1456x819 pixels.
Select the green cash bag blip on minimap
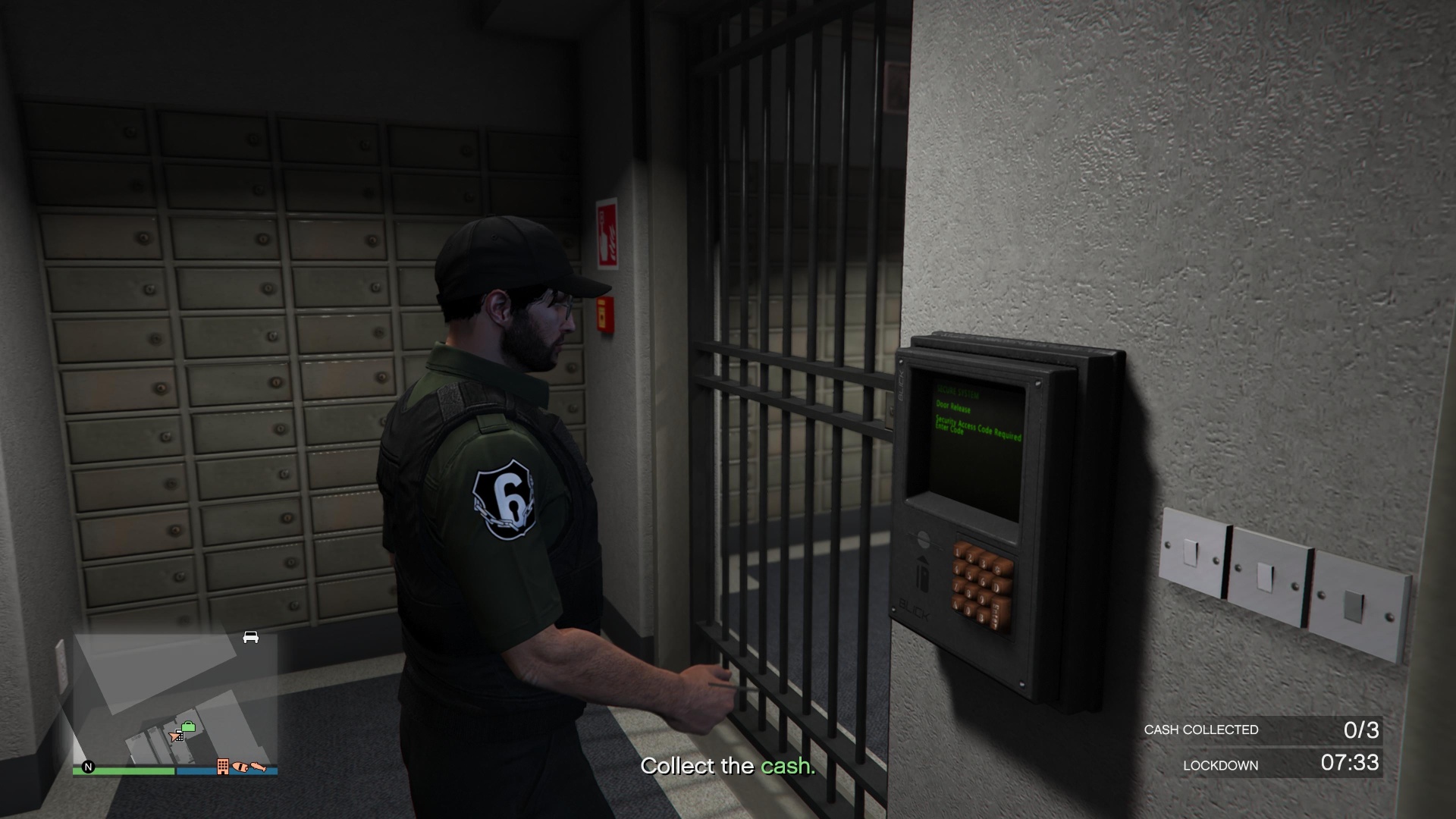coord(189,726)
